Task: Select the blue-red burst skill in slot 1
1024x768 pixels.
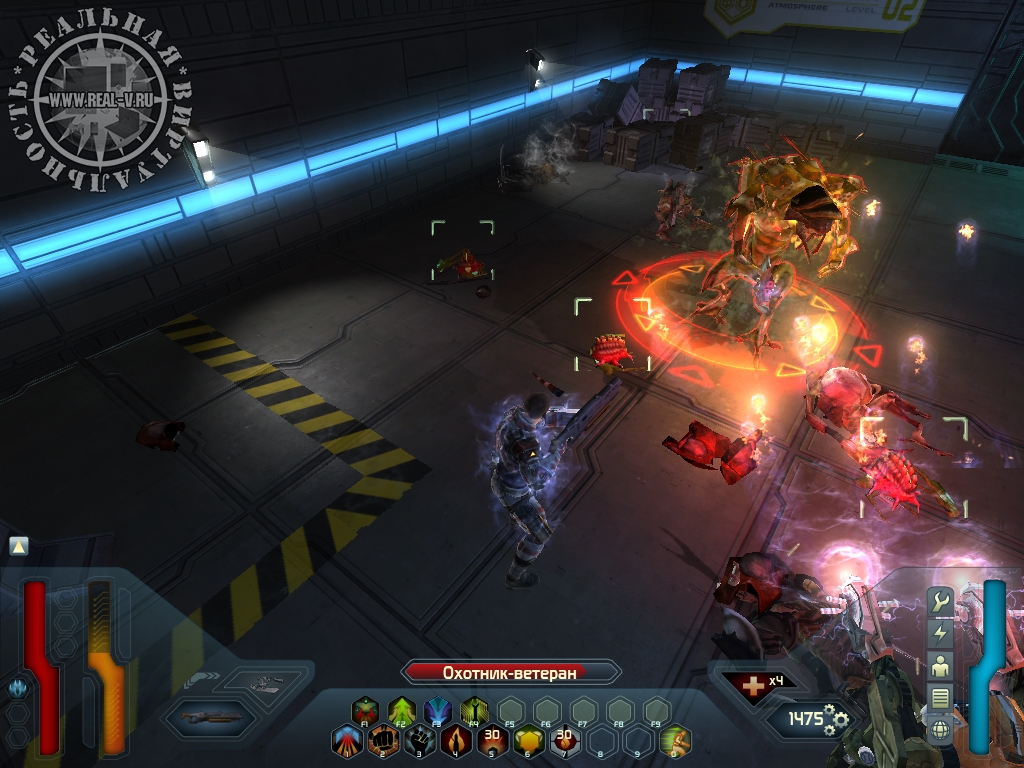Action: [x=347, y=741]
